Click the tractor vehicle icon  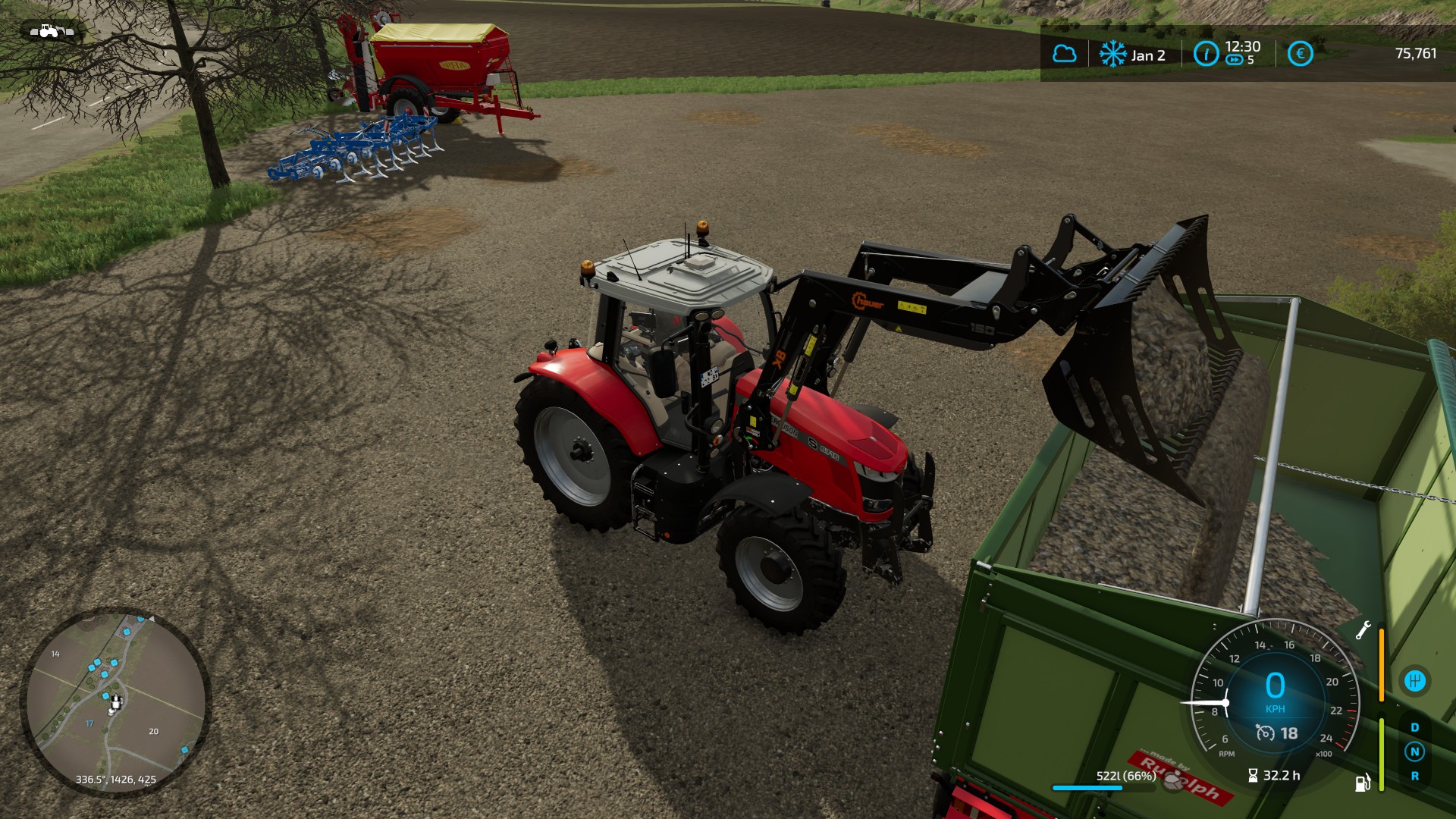click(51, 31)
